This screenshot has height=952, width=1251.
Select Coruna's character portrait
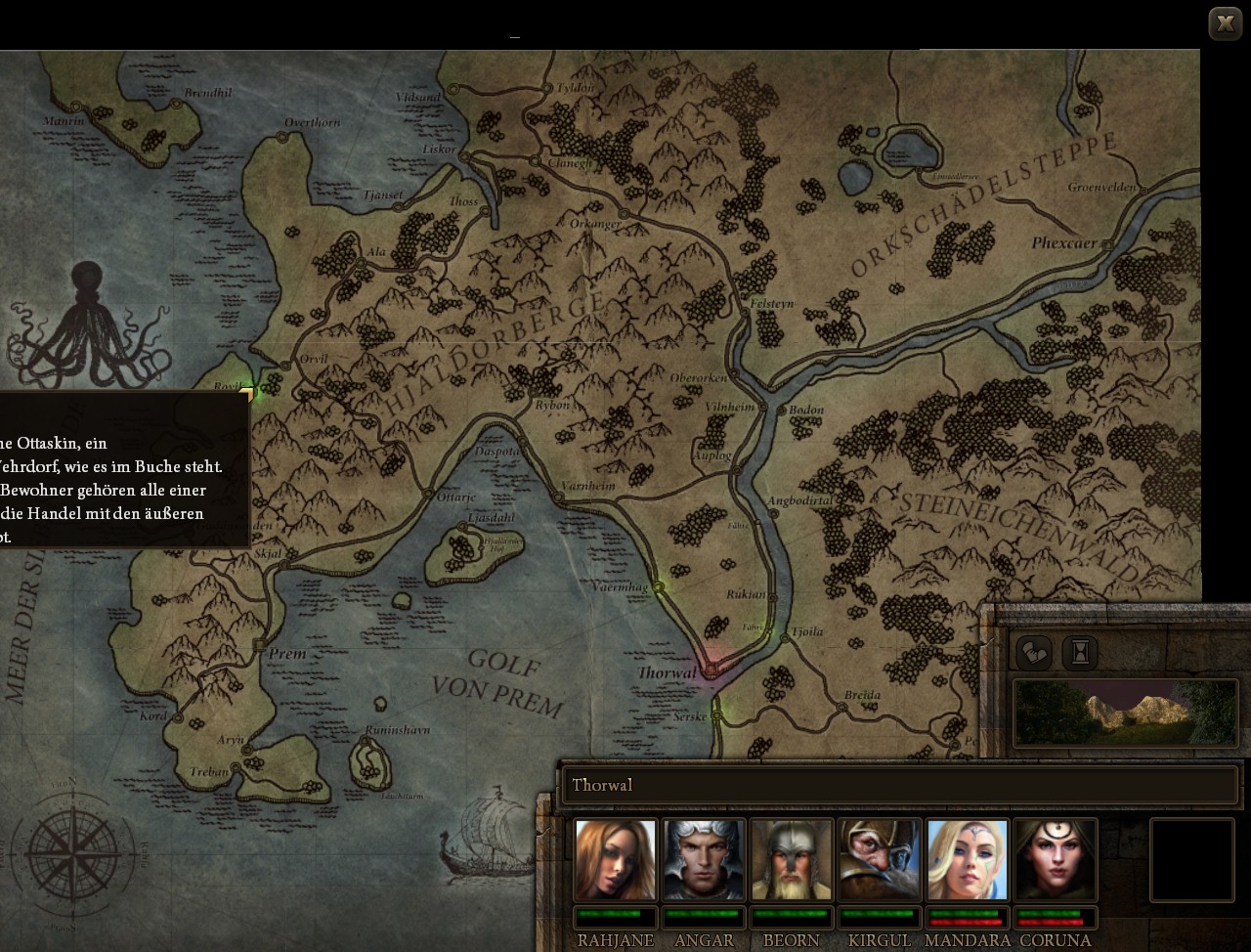coord(1055,861)
